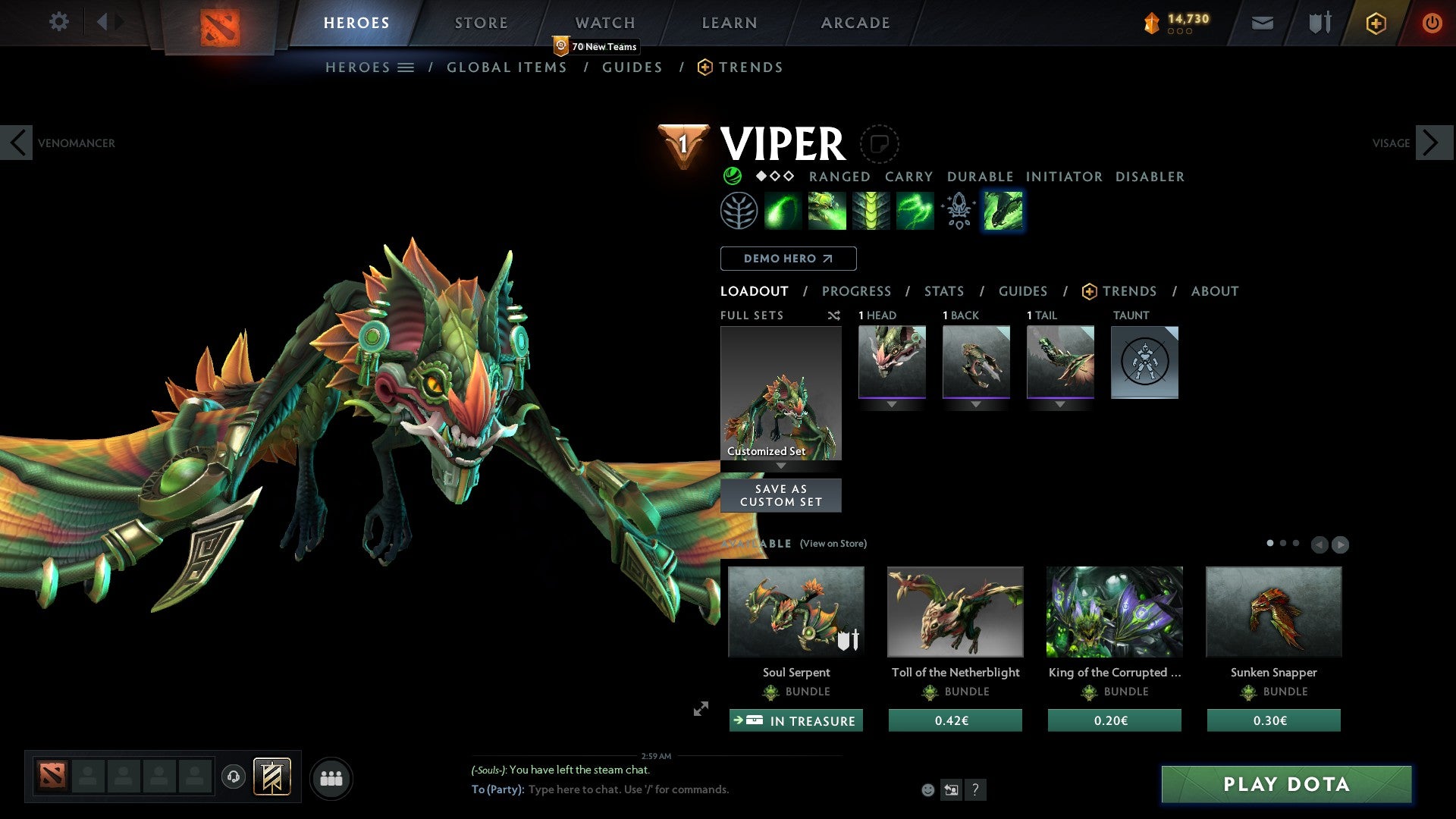Viewport: 1456px width, 819px height.
Task: Click the Demo Hero button
Action: pyautogui.click(x=788, y=259)
